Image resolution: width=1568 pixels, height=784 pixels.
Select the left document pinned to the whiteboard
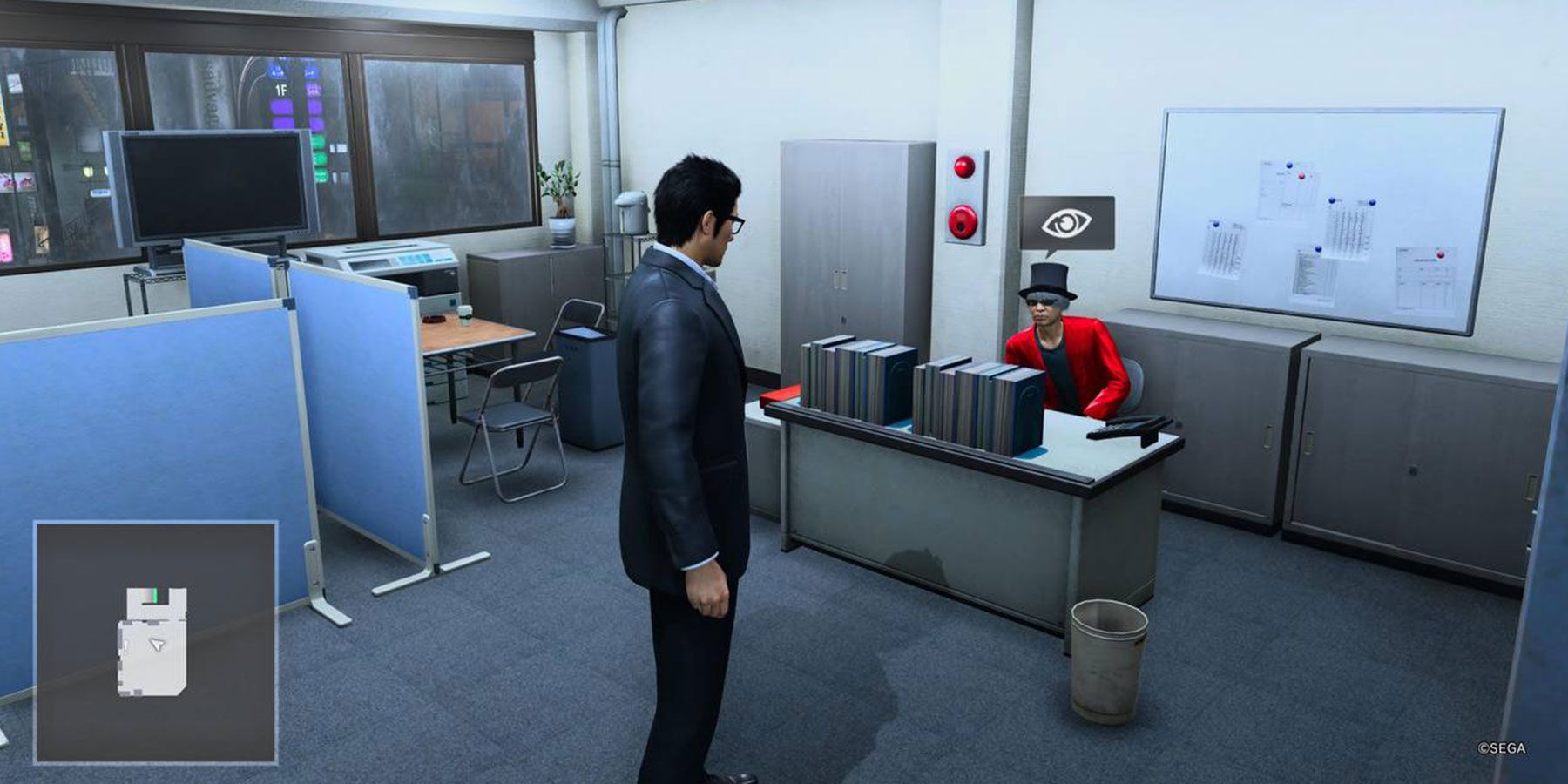click(1224, 248)
